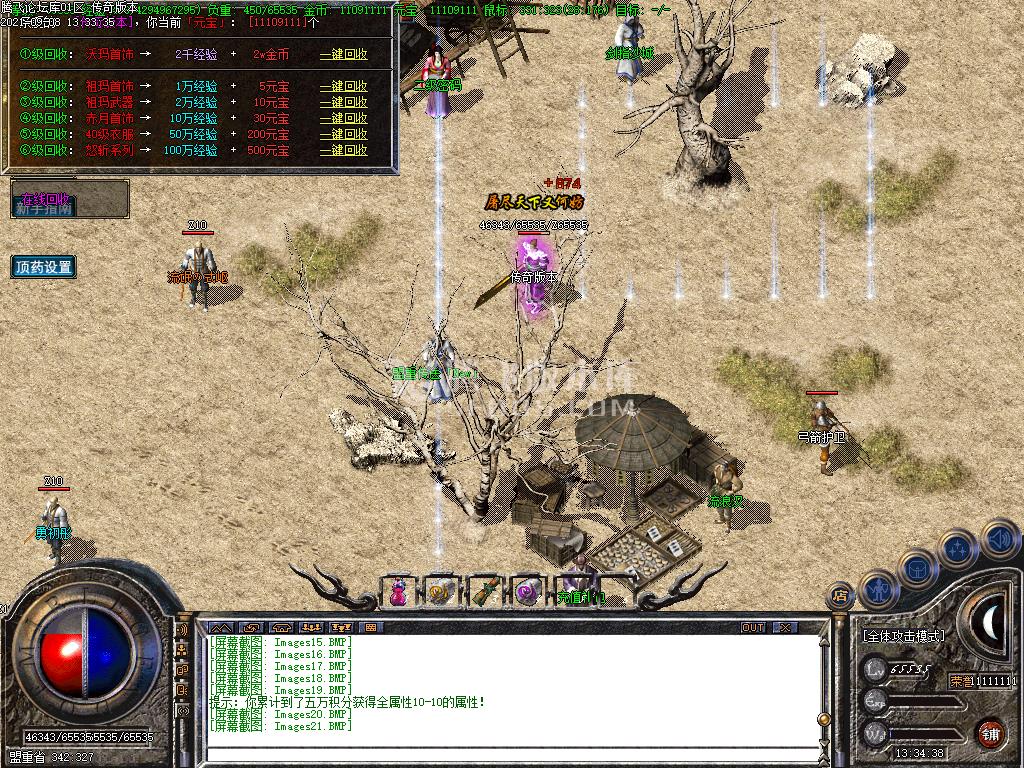
Task: Select the purple orb hotbar slot
Action: (x=527, y=591)
